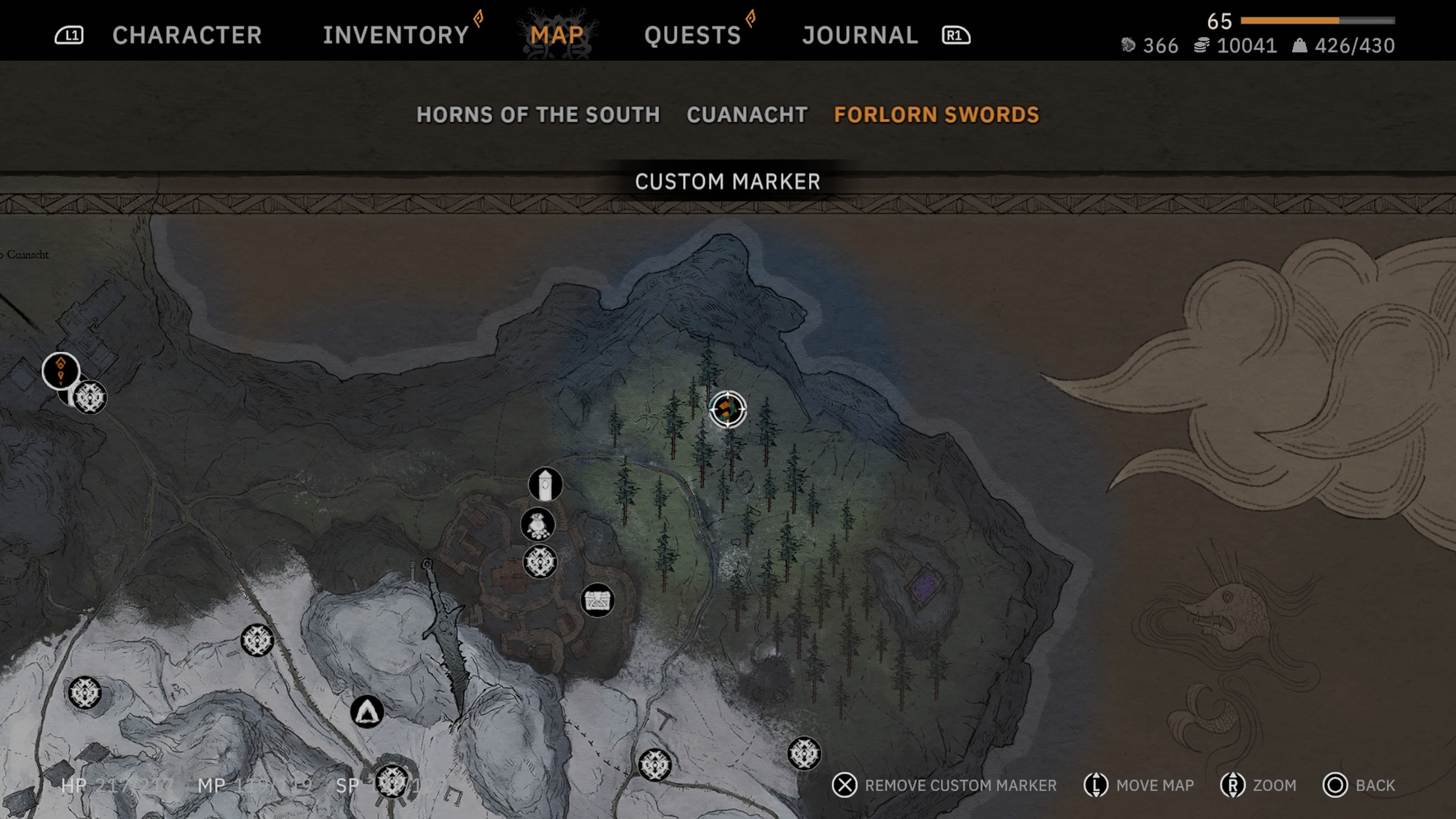Open the Quests menu
The width and height of the screenshot is (1456, 819).
pos(693,35)
